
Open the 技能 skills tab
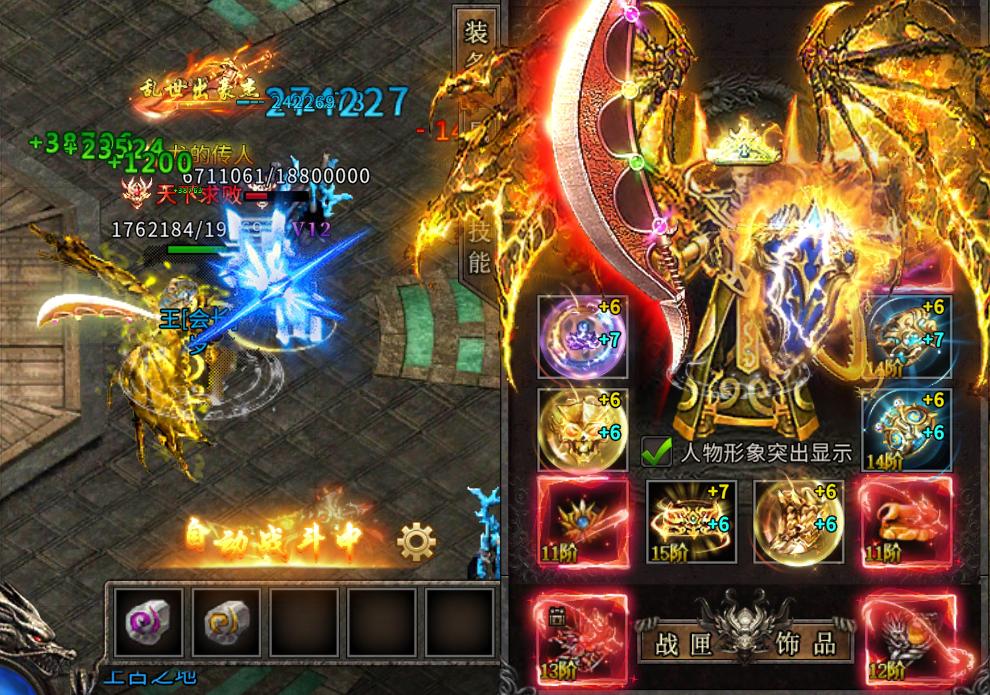(x=479, y=247)
